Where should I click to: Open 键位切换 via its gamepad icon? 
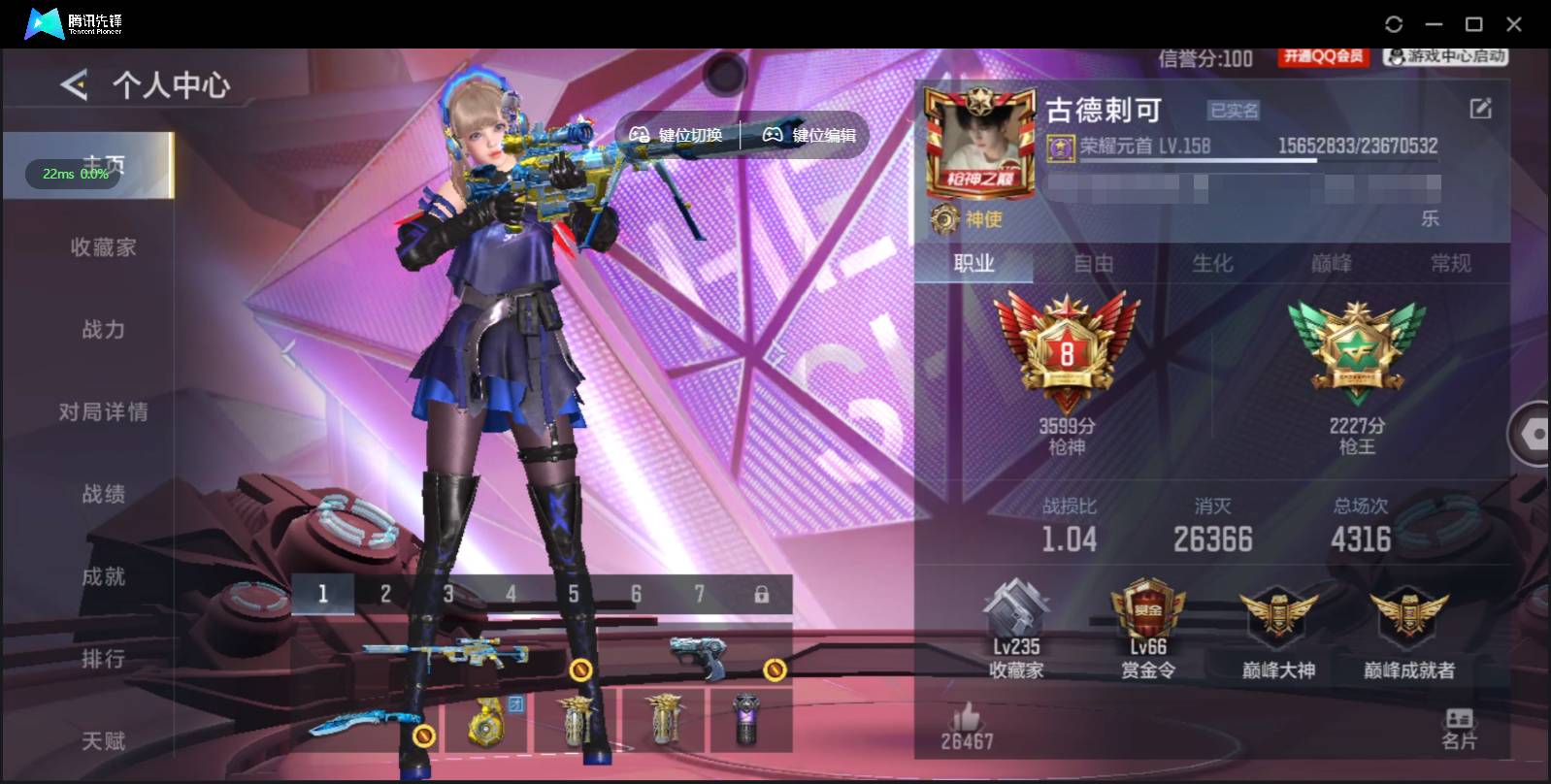[x=638, y=135]
